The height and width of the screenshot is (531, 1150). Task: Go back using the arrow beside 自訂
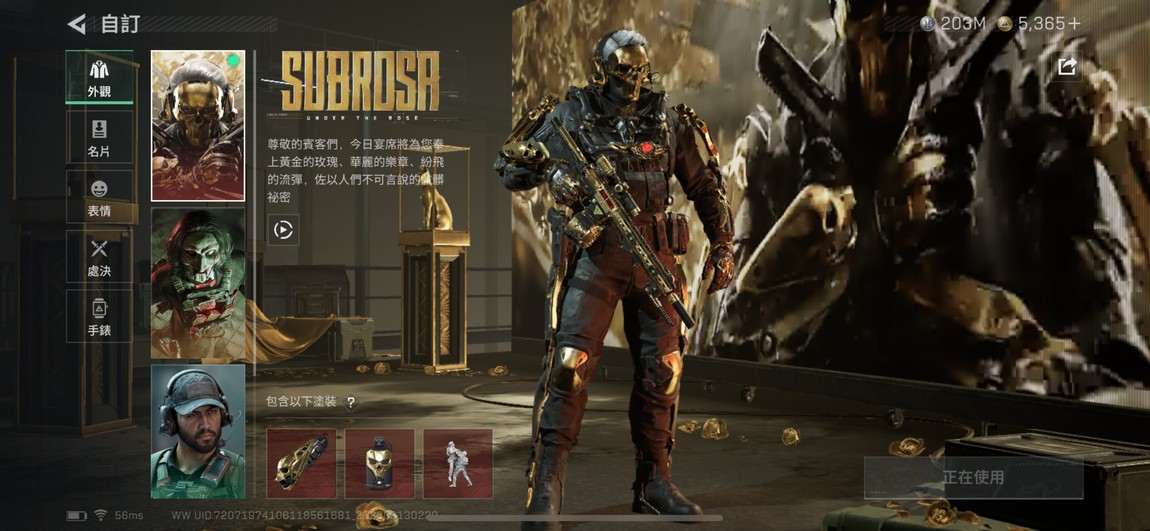click(76, 23)
